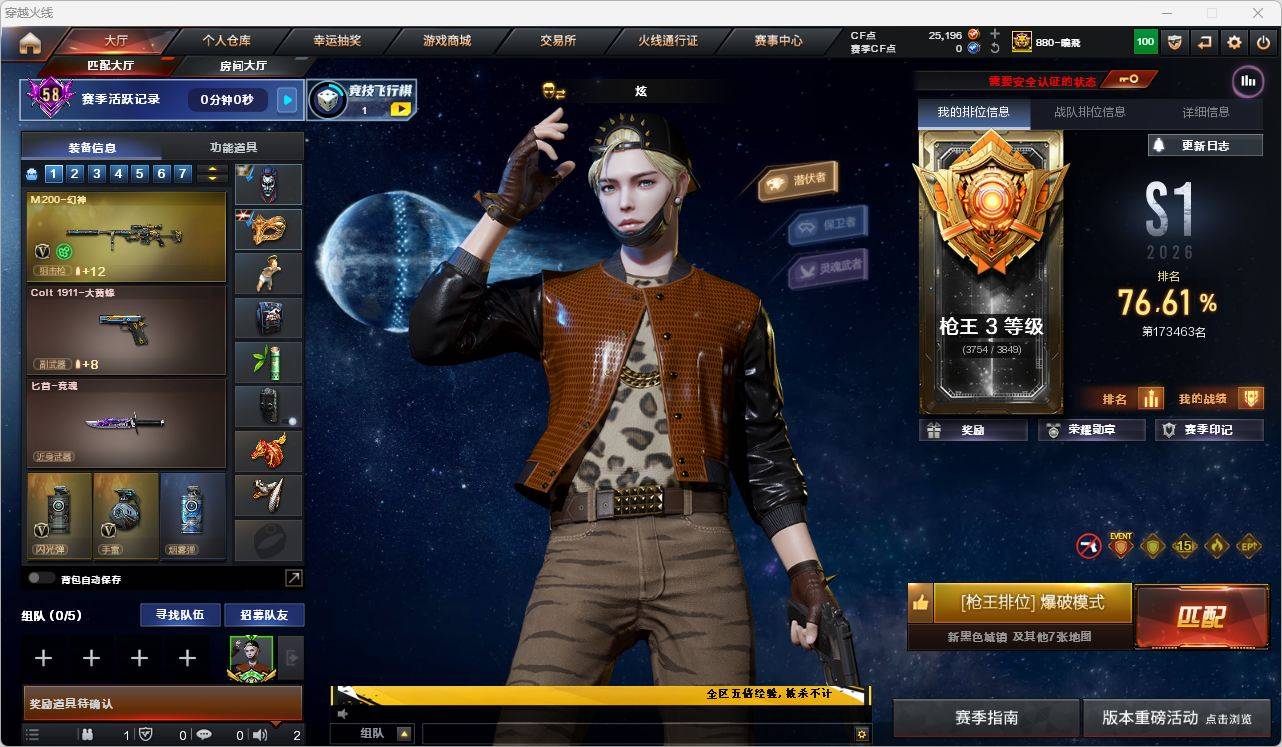Image resolution: width=1282 pixels, height=747 pixels.
Task: Go to 游戏商城 shop
Action: point(446,41)
